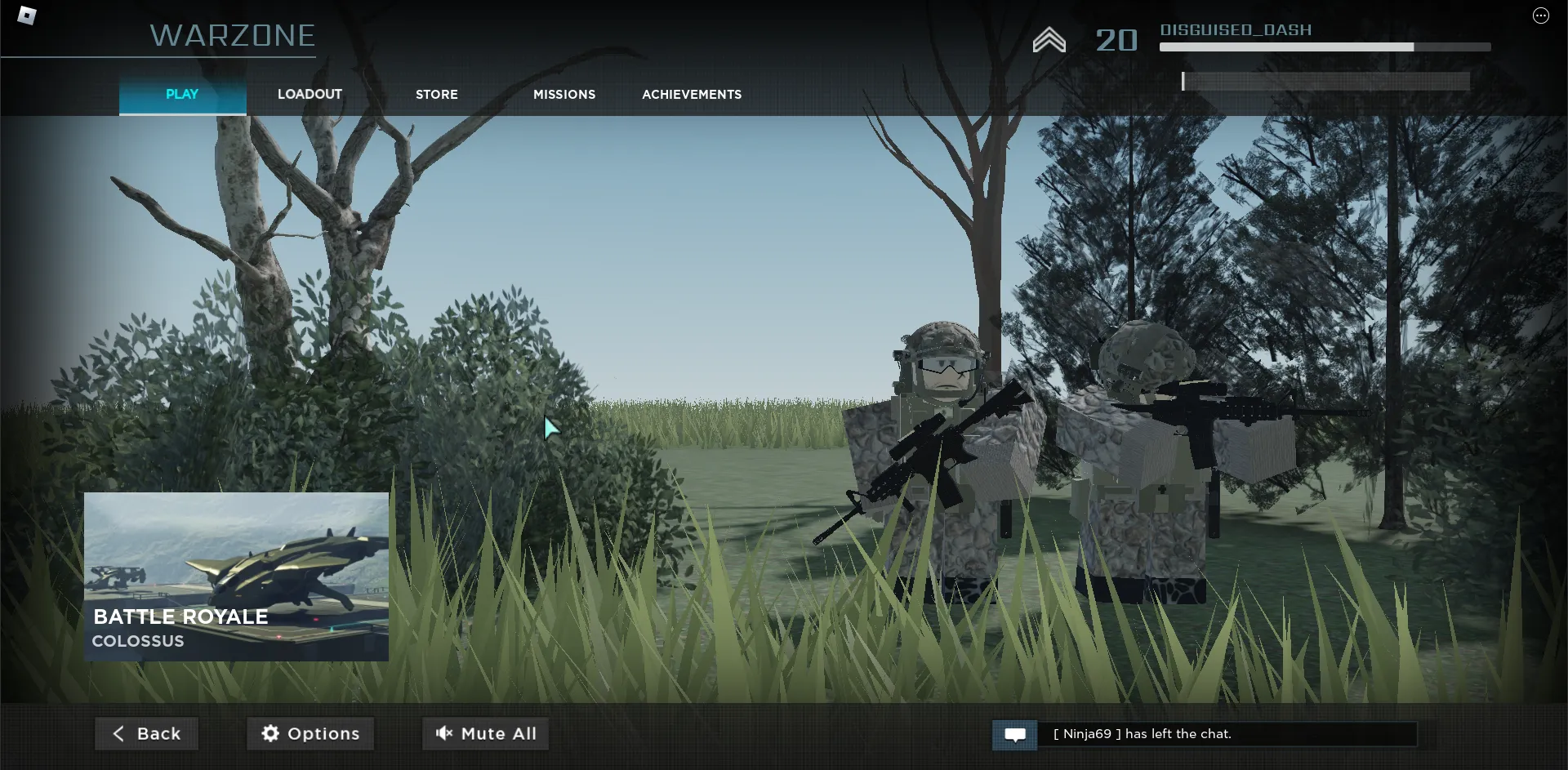1568x770 pixels.
Task: Open the Roblox menu logo icon
Action: [x=27, y=16]
